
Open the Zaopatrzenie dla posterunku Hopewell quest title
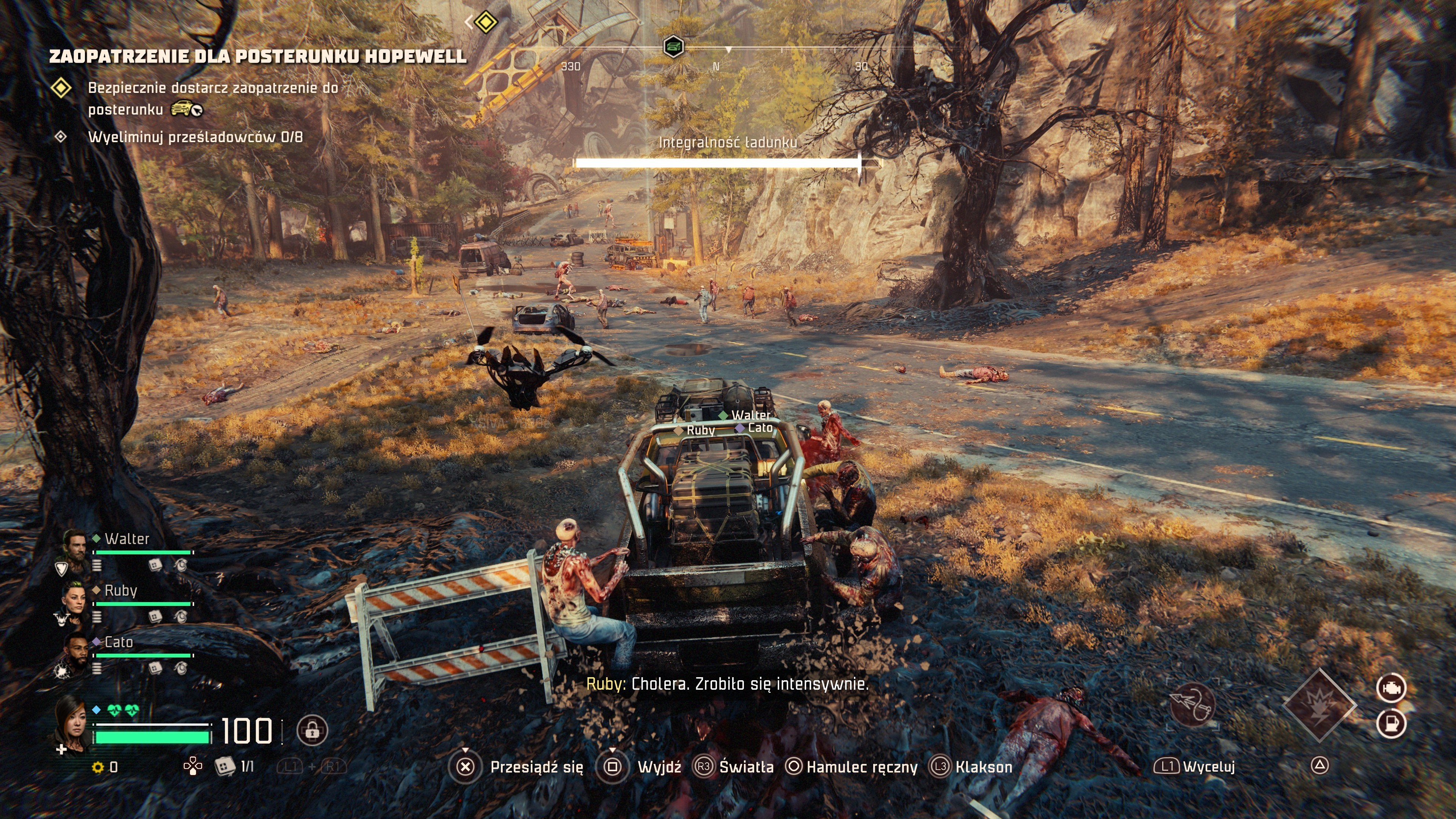pos(258,56)
